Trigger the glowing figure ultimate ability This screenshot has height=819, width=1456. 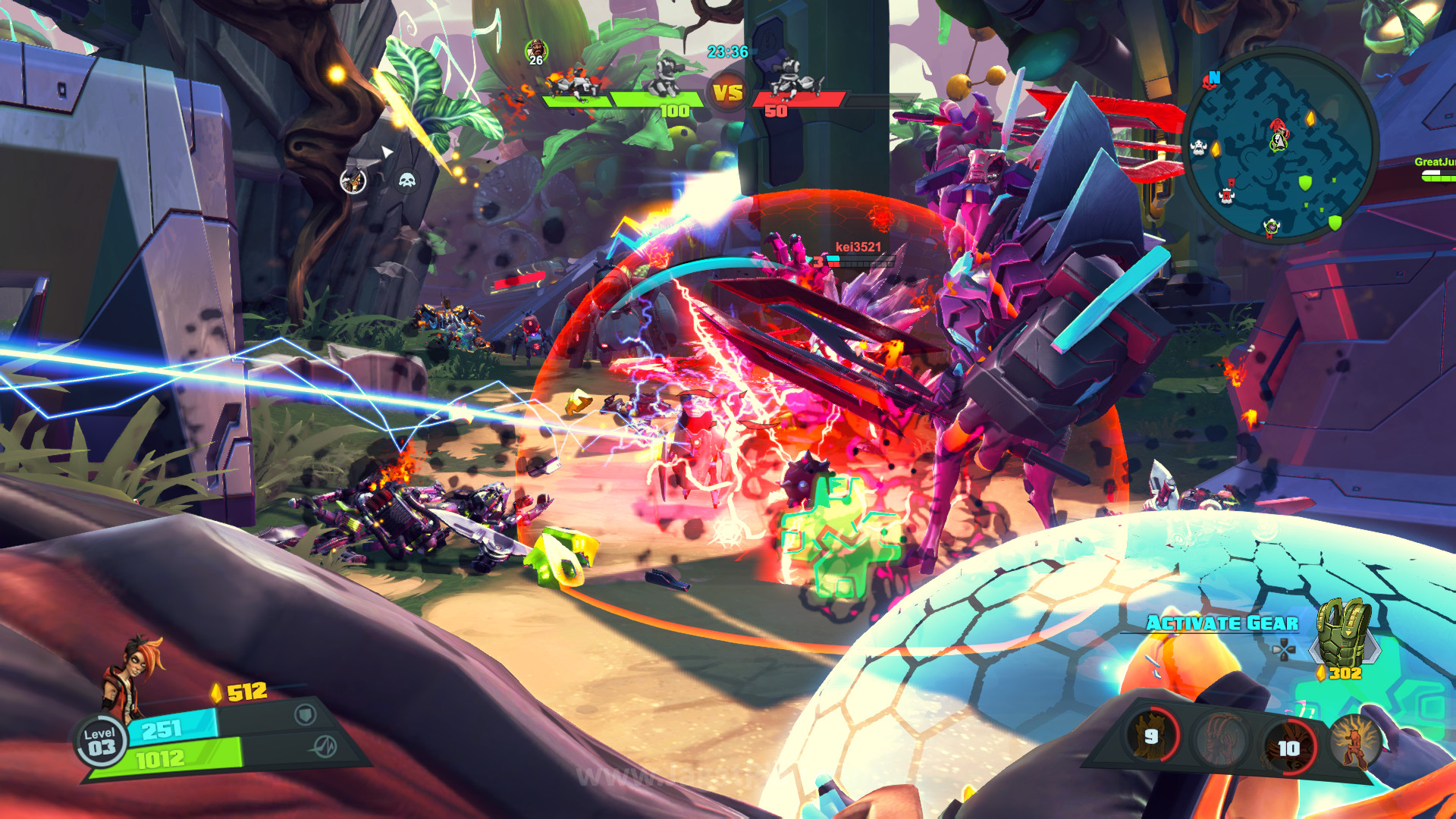[1354, 742]
